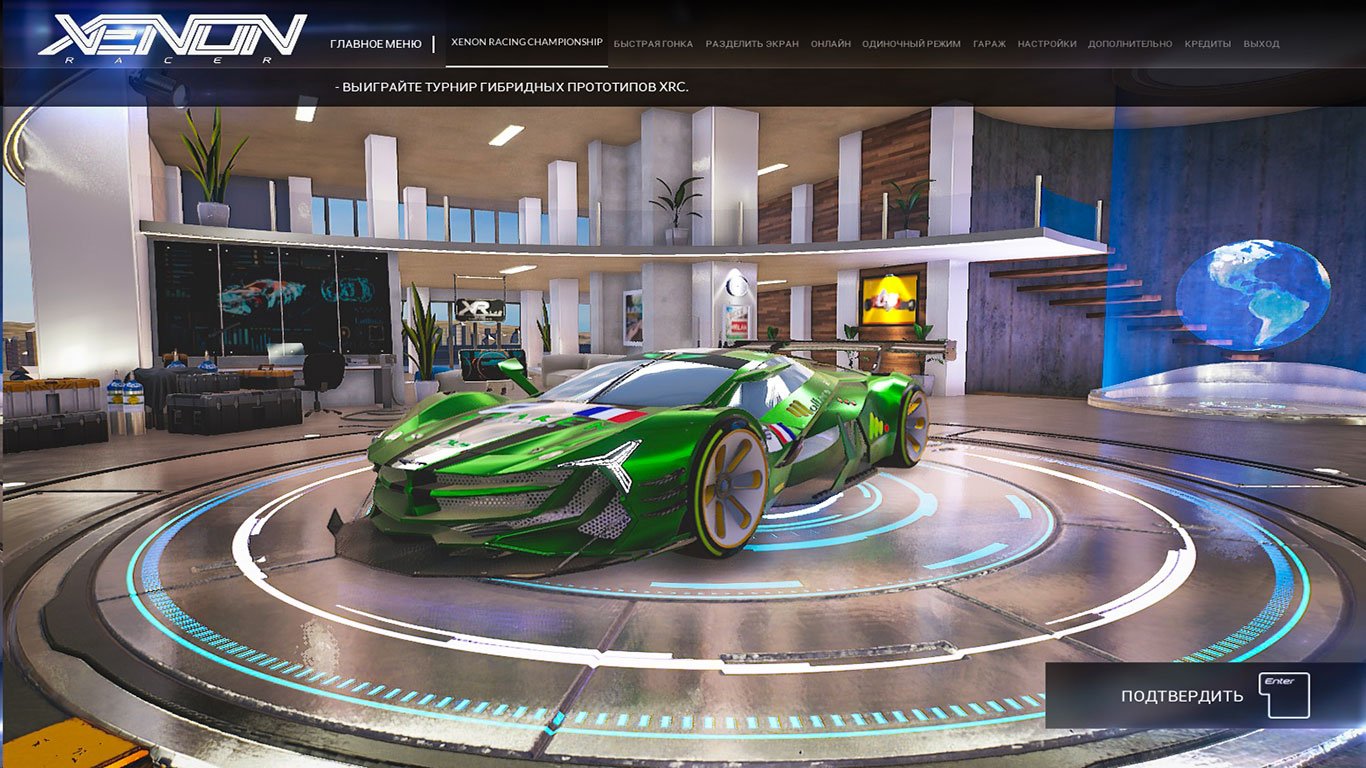Switch to the XENON RACING CHAMPIONSHIP tab
Viewport: 1366px width, 768px height.
click(525, 43)
